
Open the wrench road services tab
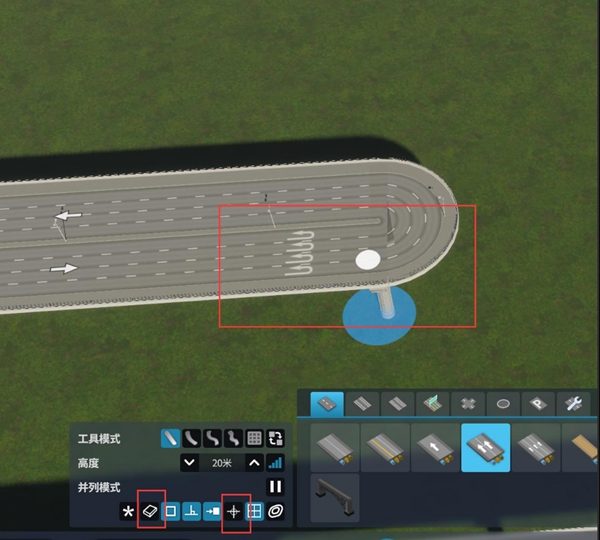[x=574, y=404]
